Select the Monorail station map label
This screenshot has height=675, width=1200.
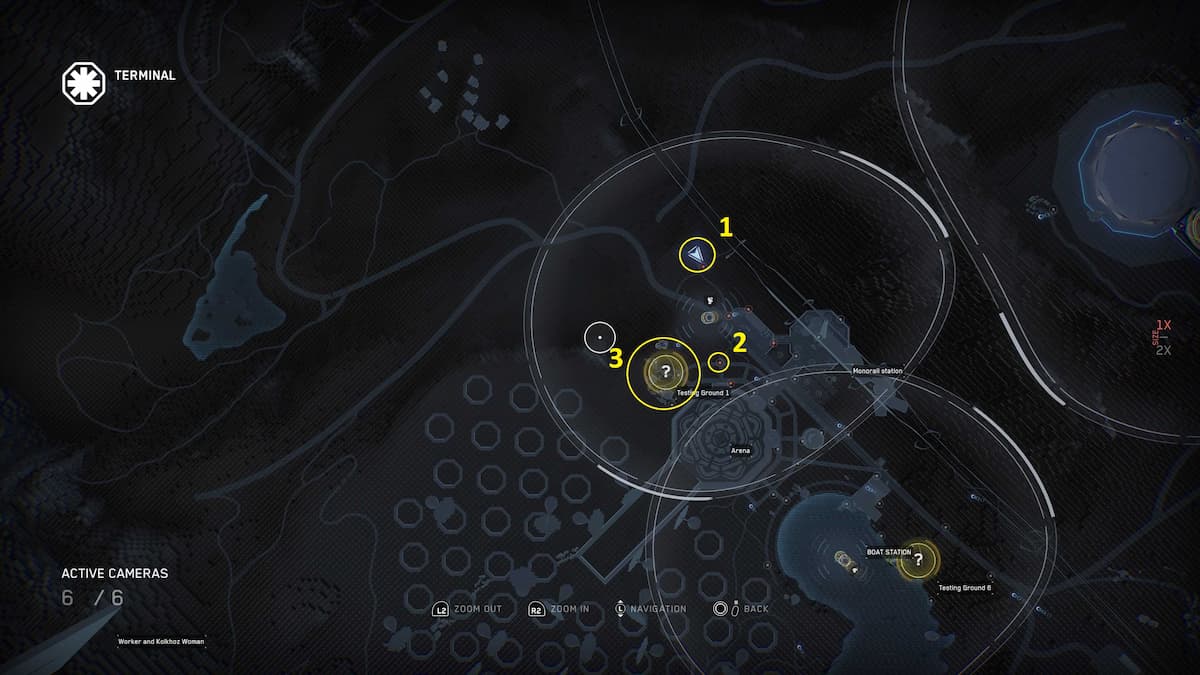877,372
